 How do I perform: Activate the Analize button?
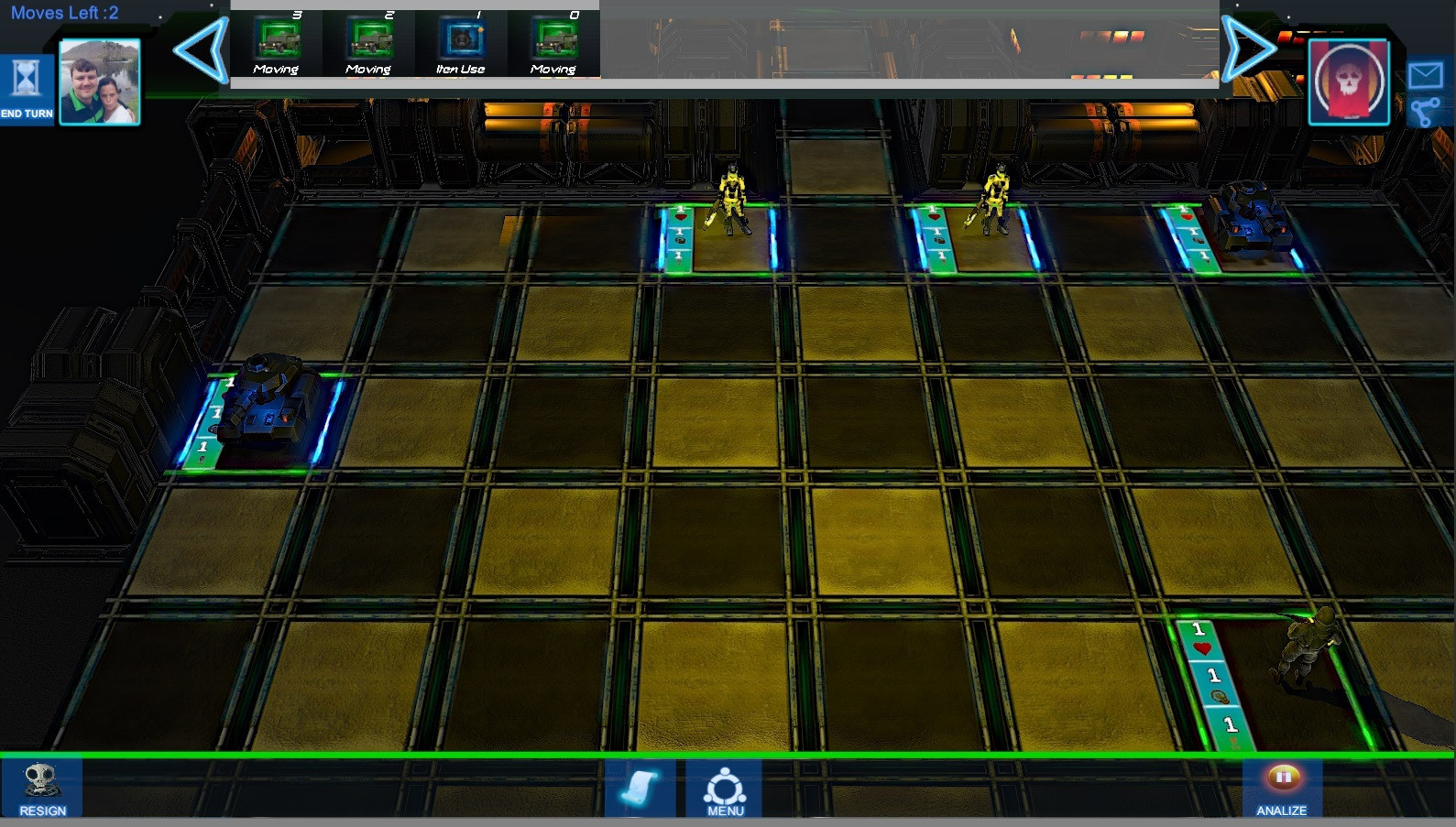1282,789
